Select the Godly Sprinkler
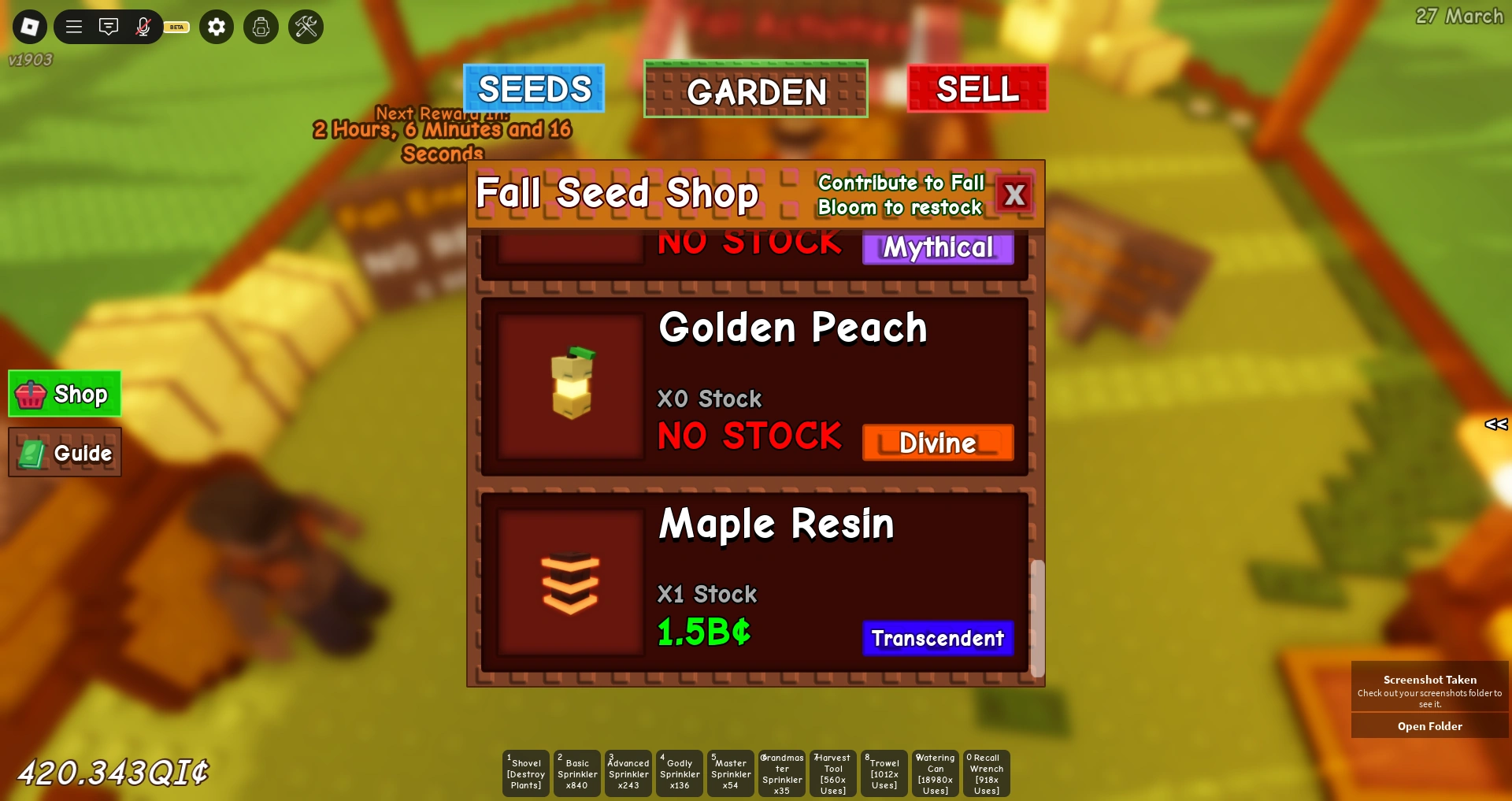The image size is (1512, 801). click(679, 773)
